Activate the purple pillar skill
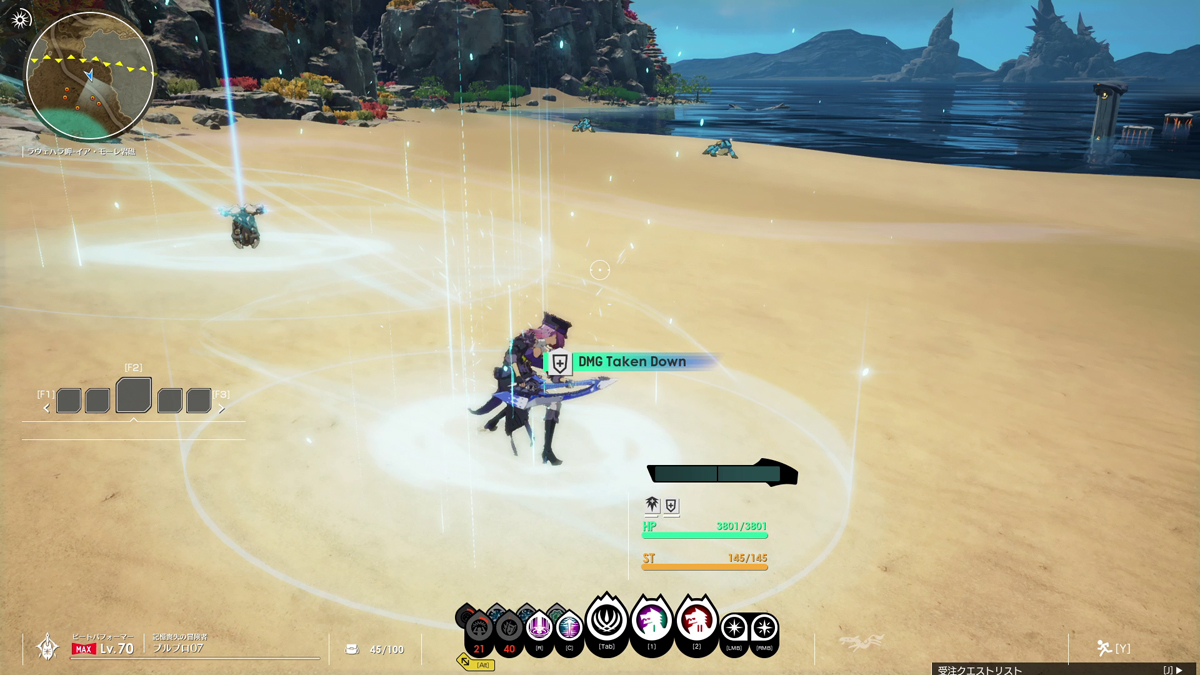 pyautogui.click(x=539, y=628)
